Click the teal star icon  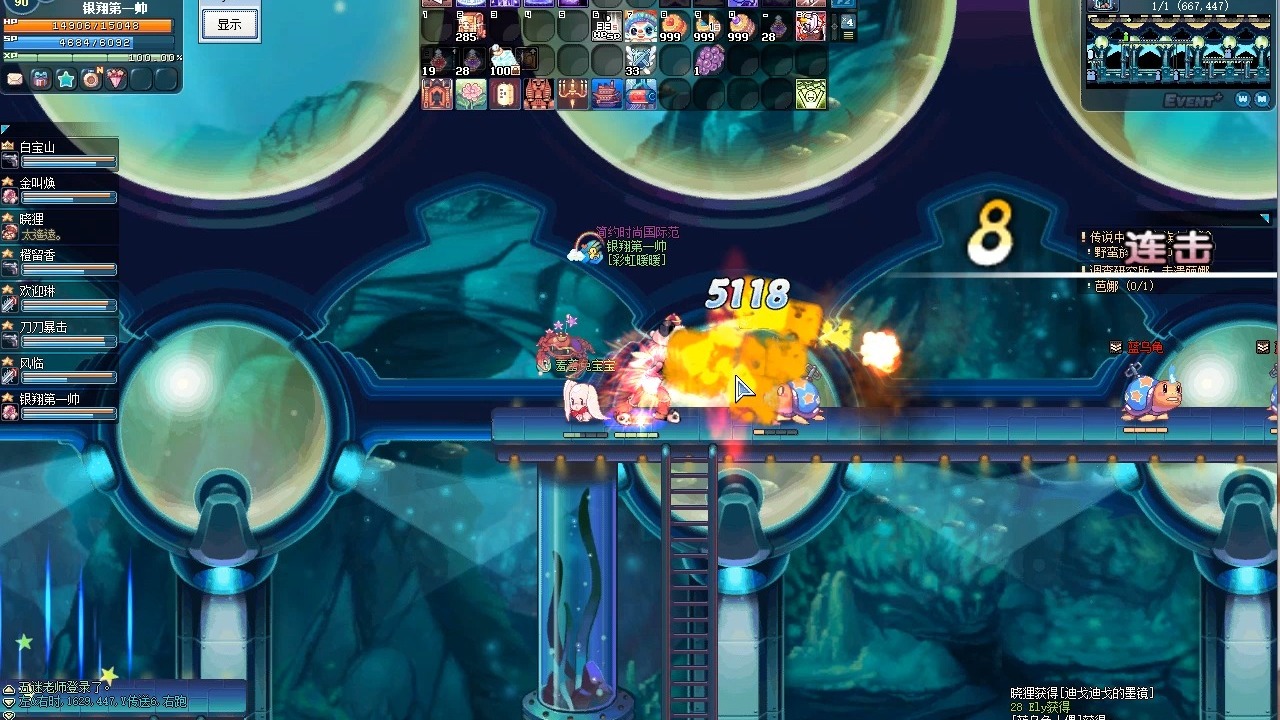pyautogui.click(x=66, y=79)
